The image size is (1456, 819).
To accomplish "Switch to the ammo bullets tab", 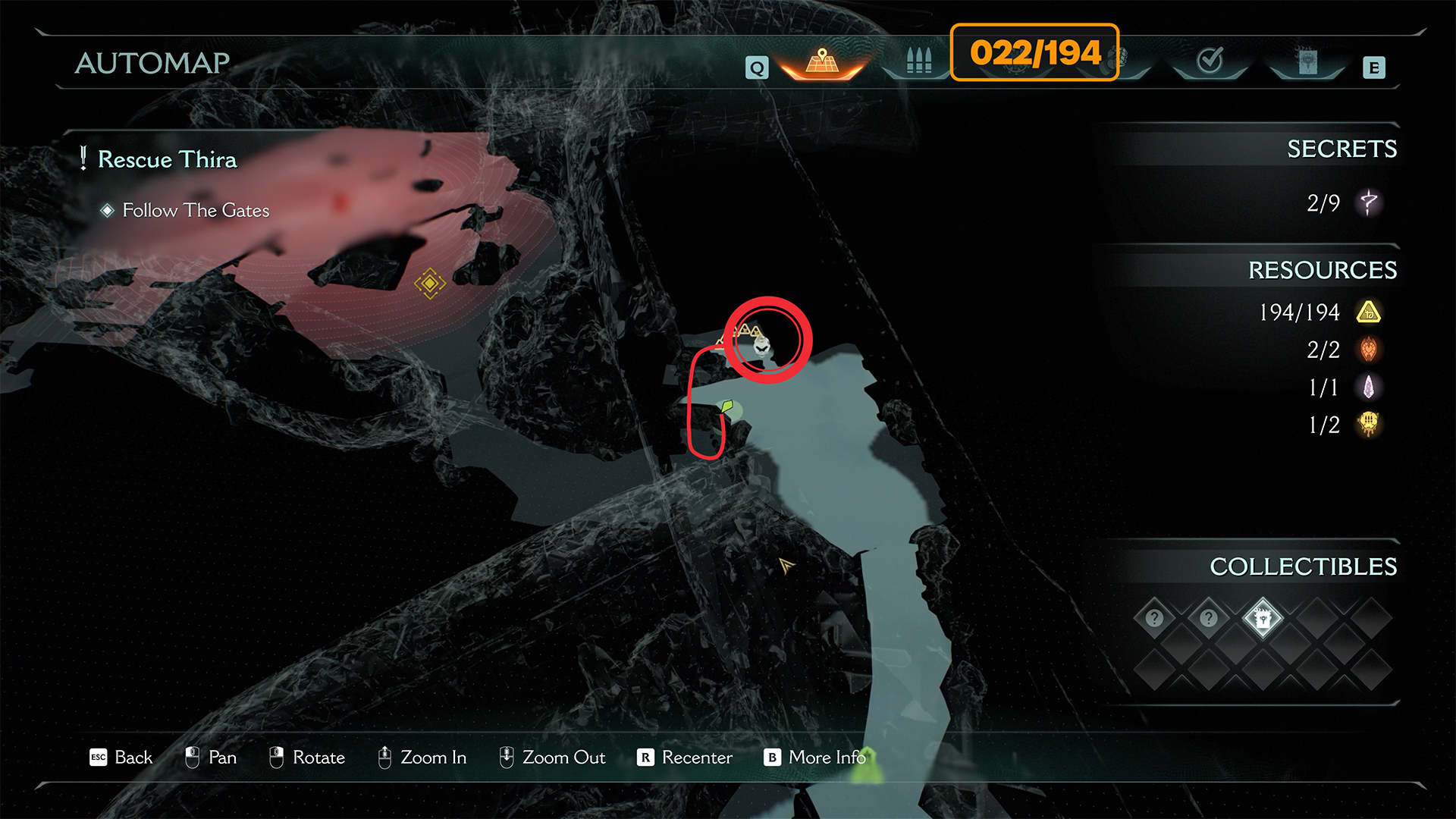I will coord(918,61).
